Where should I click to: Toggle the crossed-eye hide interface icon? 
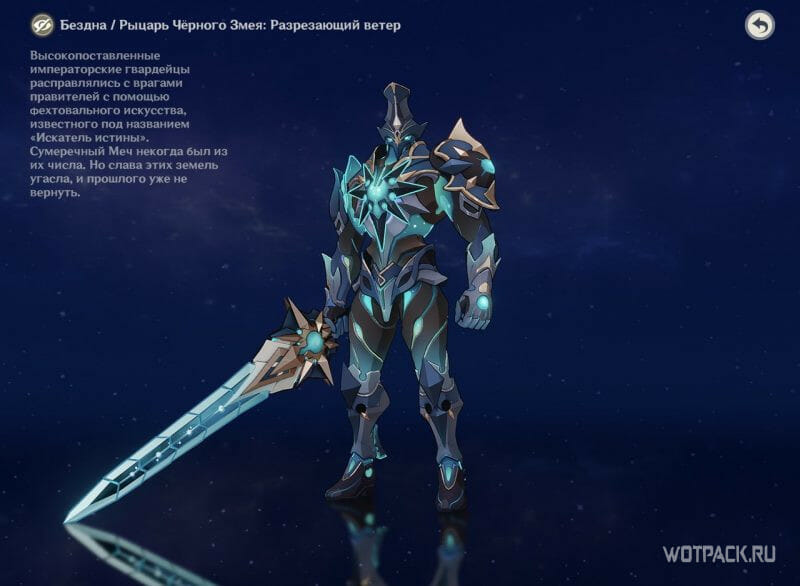point(42,25)
